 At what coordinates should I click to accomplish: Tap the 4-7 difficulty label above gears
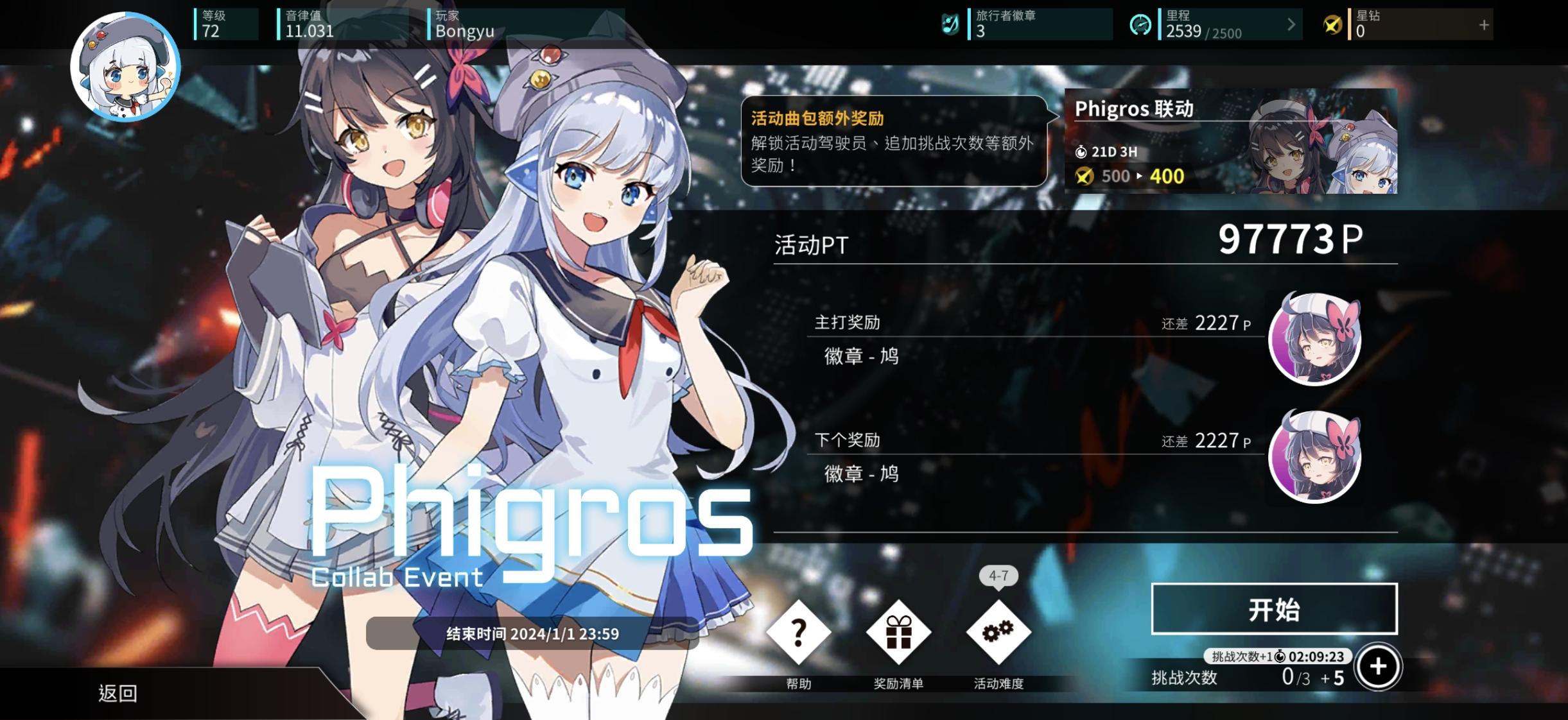(x=998, y=576)
